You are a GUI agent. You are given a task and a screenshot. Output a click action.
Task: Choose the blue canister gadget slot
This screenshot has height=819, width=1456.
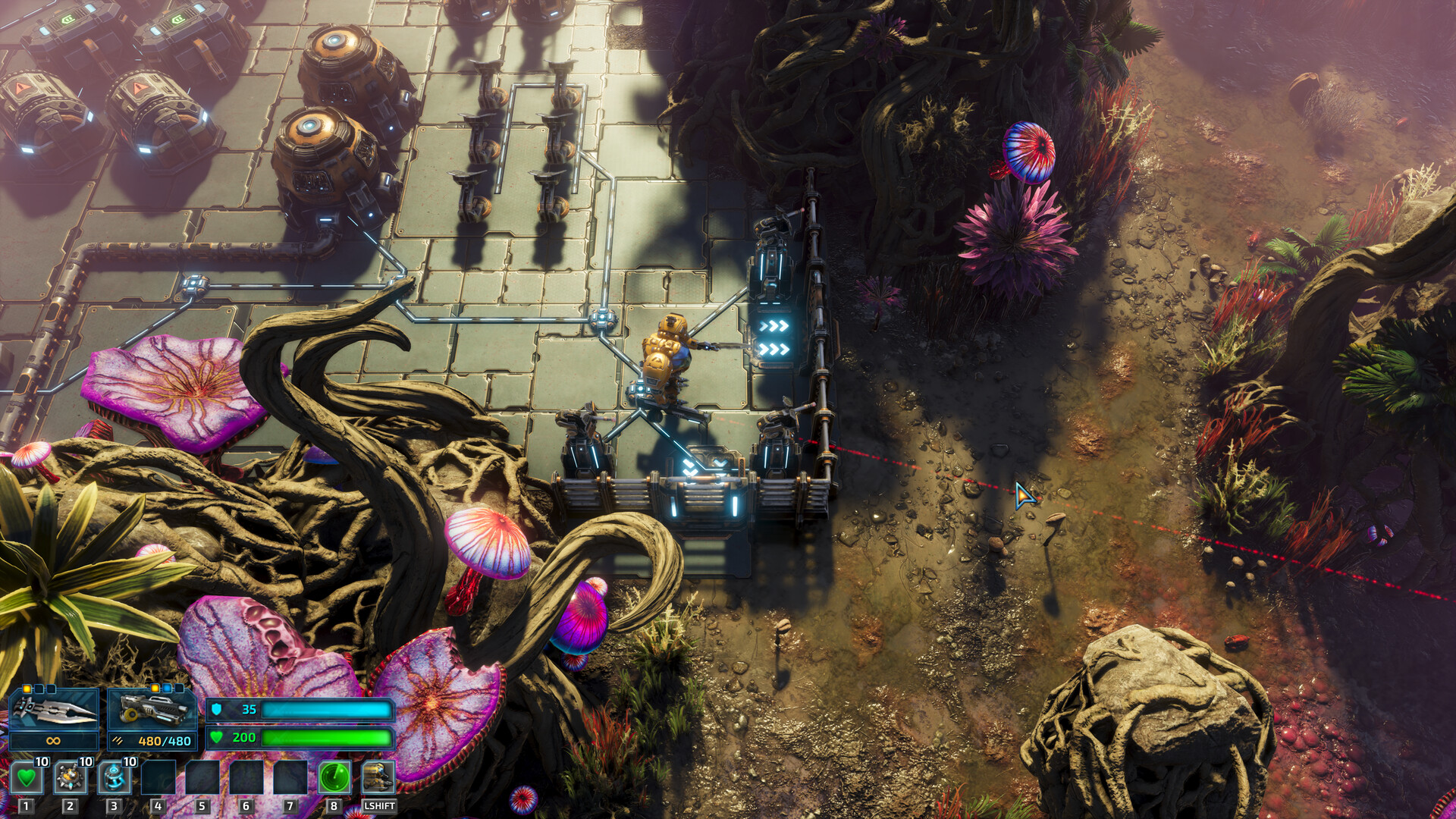[115, 777]
